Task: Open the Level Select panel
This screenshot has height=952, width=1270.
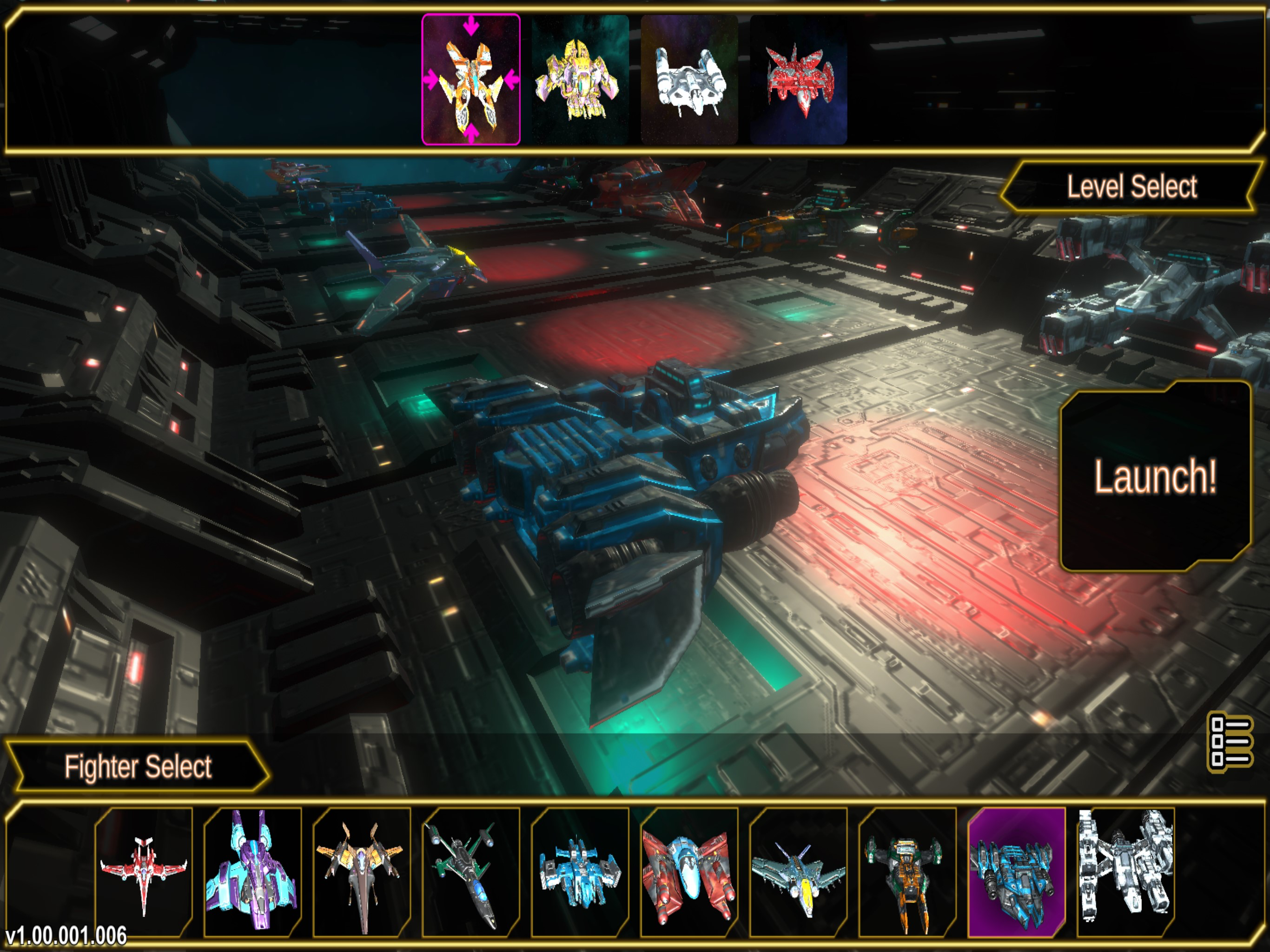Action: [1131, 187]
